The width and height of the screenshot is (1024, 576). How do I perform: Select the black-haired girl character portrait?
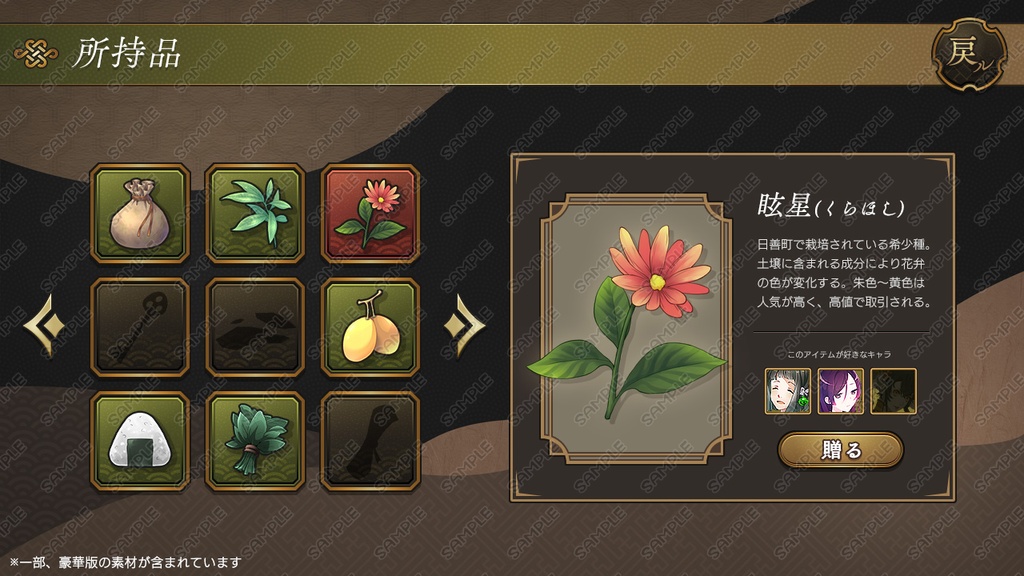click(788, 391)
